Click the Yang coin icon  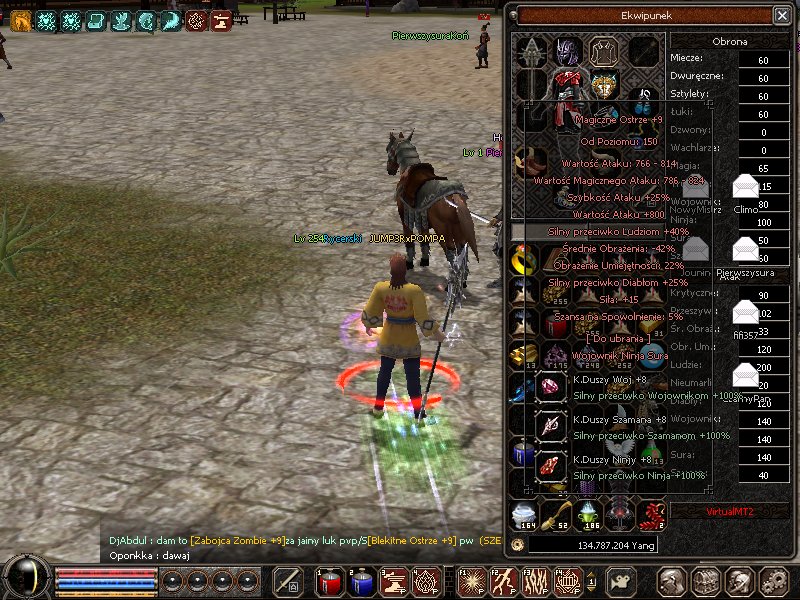pyautogui.click(x=517, y=545)
